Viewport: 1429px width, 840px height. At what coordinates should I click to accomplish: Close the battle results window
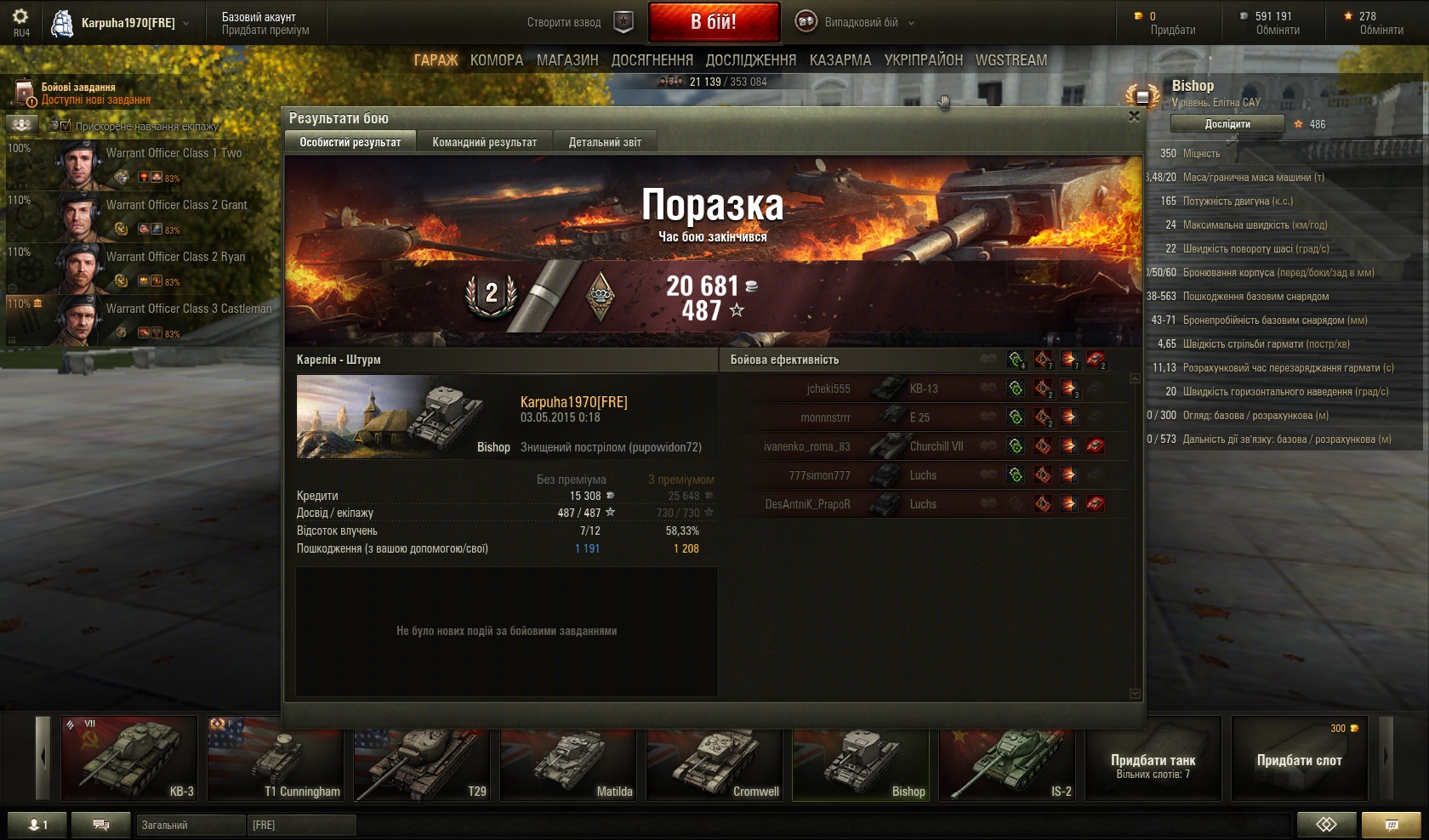click(1134, 116)
